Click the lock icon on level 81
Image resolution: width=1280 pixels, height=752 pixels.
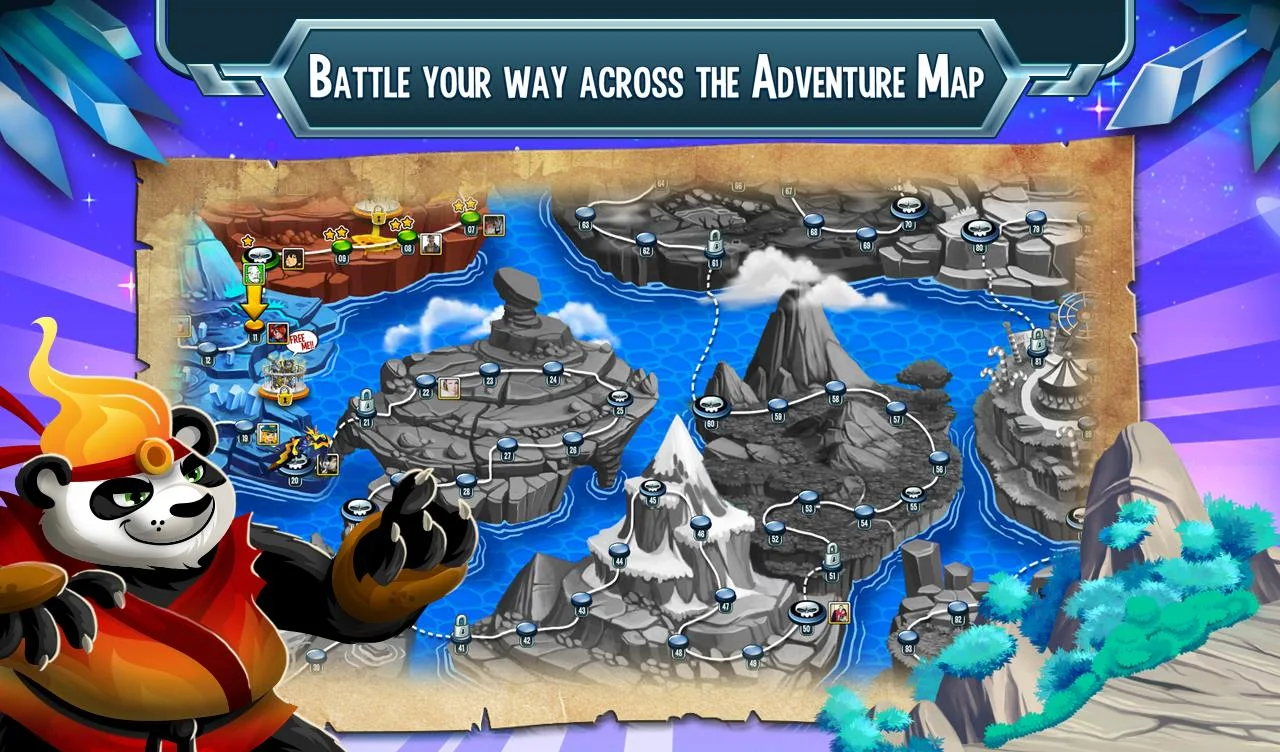tap(1037, 341)
